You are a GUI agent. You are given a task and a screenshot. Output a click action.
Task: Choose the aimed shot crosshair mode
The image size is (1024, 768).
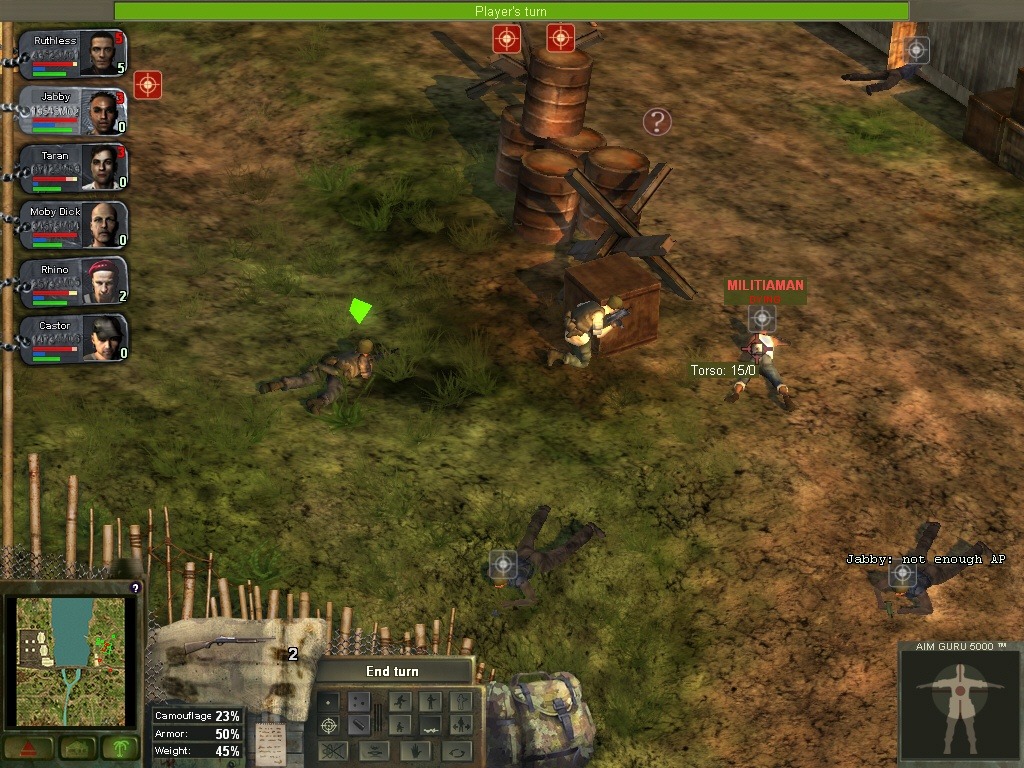pyautogui.click(x=328, y=725)
